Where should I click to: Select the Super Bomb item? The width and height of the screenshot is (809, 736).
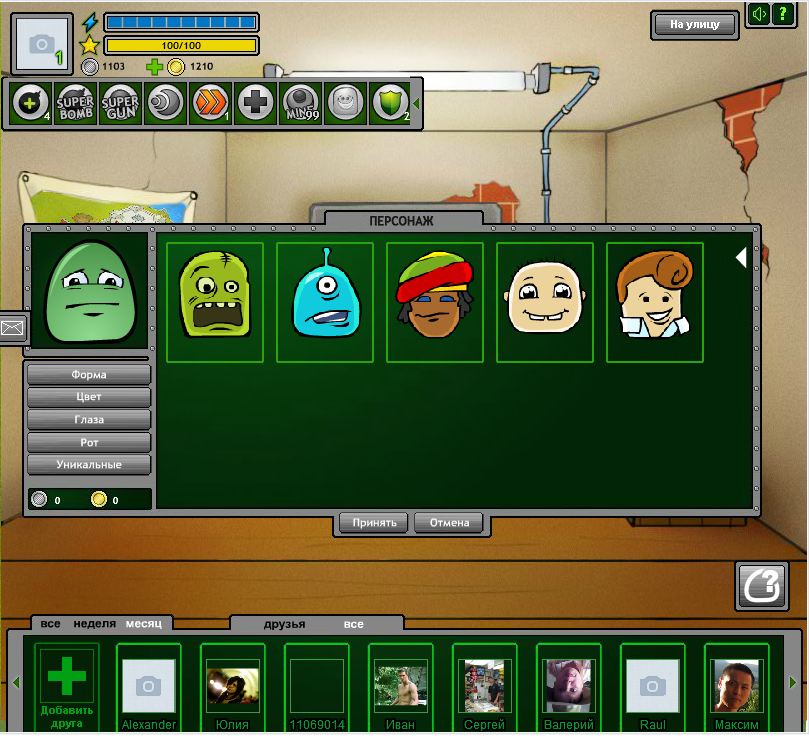(x=75, y=103)
